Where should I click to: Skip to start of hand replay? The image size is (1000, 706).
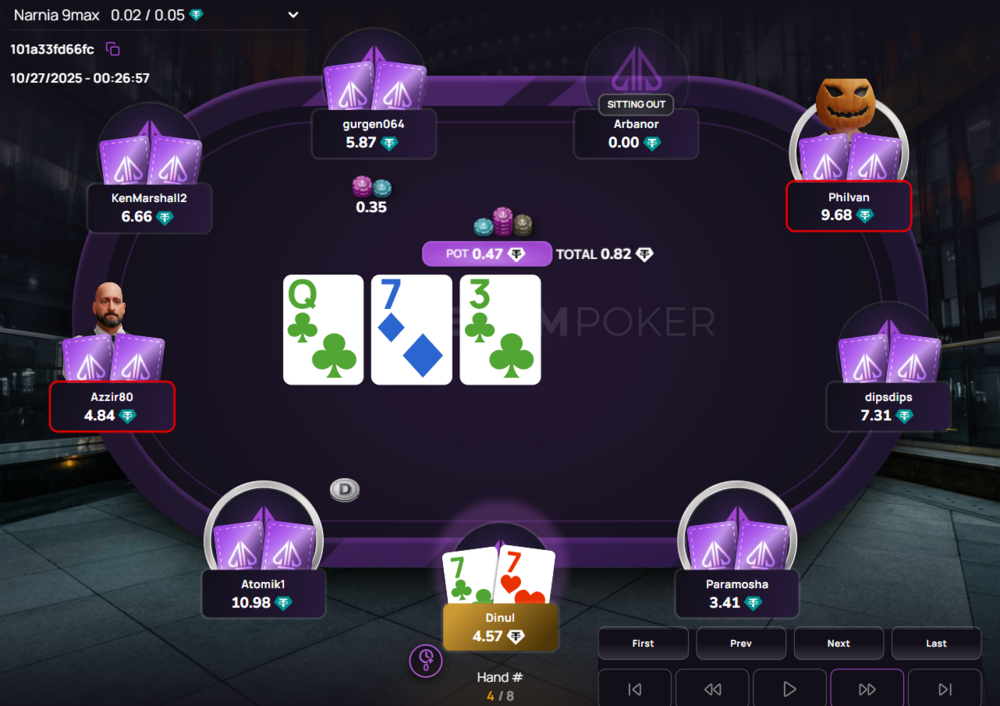click(x=634, y=689)
